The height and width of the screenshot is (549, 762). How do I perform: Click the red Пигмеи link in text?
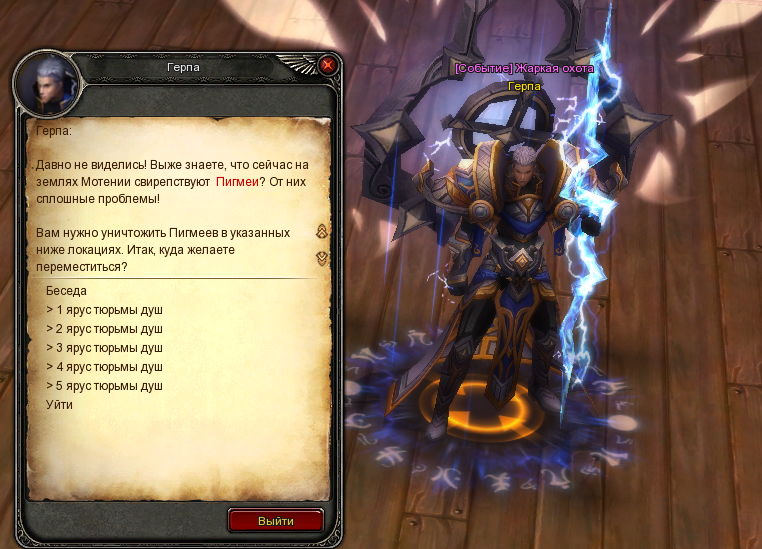point(237,182)
